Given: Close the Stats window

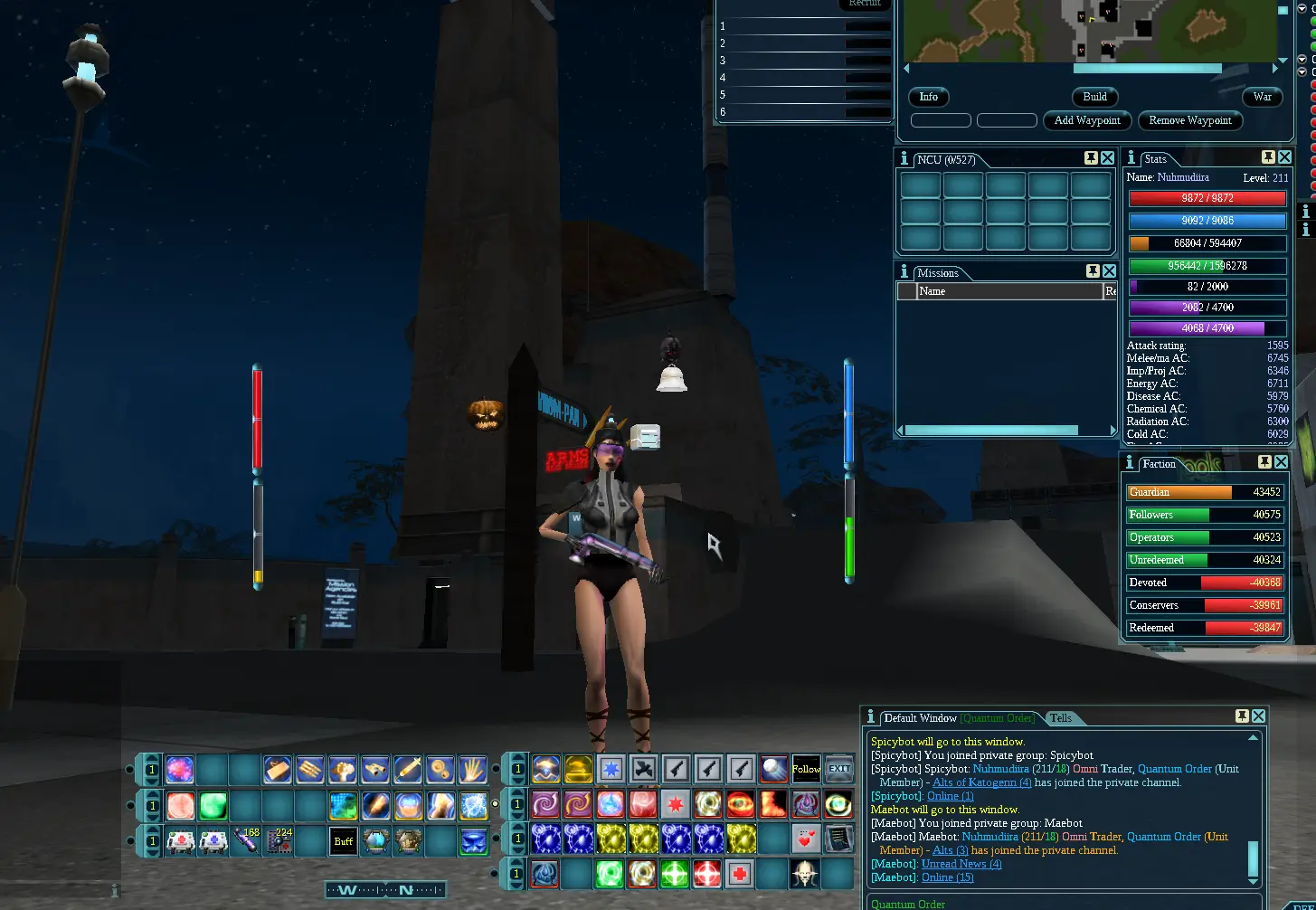Looking at the screenshot, I should pos(1284,157).
